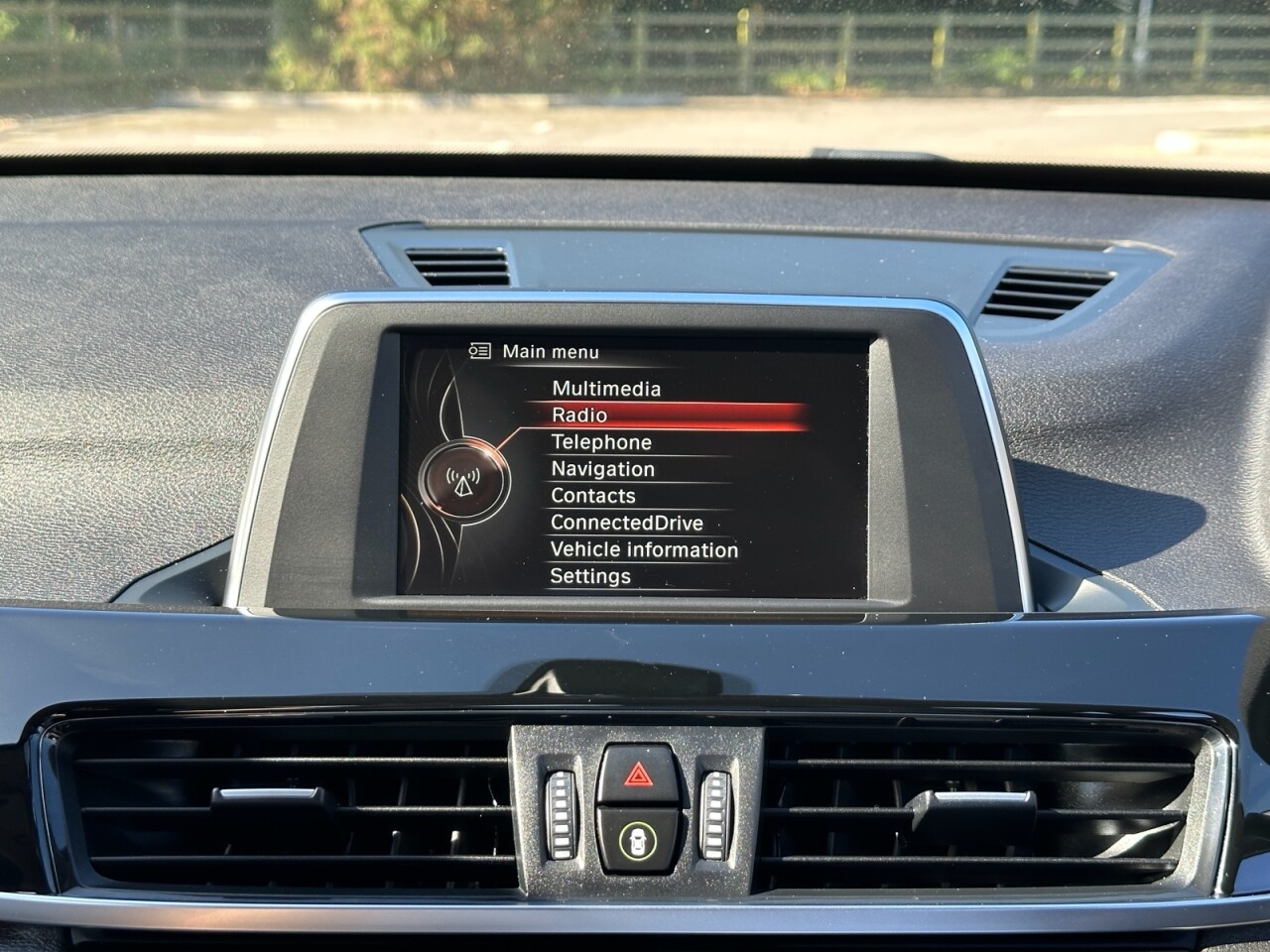The width and height of the screenshot is (1270, 952).
Task: Select the highlighted Radio entry
Action: point(579,416)
